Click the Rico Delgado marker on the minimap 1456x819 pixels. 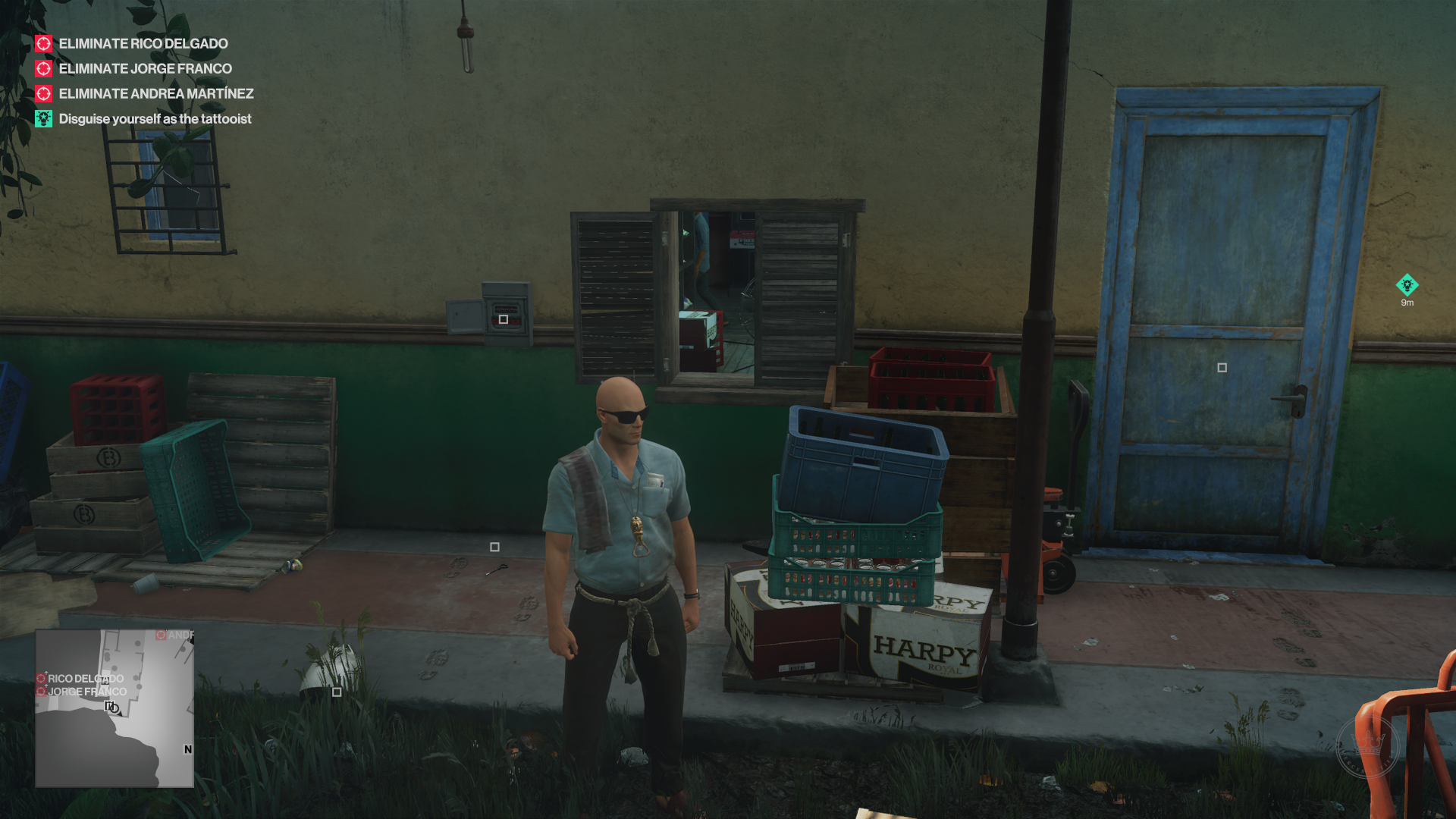point(42,679)
